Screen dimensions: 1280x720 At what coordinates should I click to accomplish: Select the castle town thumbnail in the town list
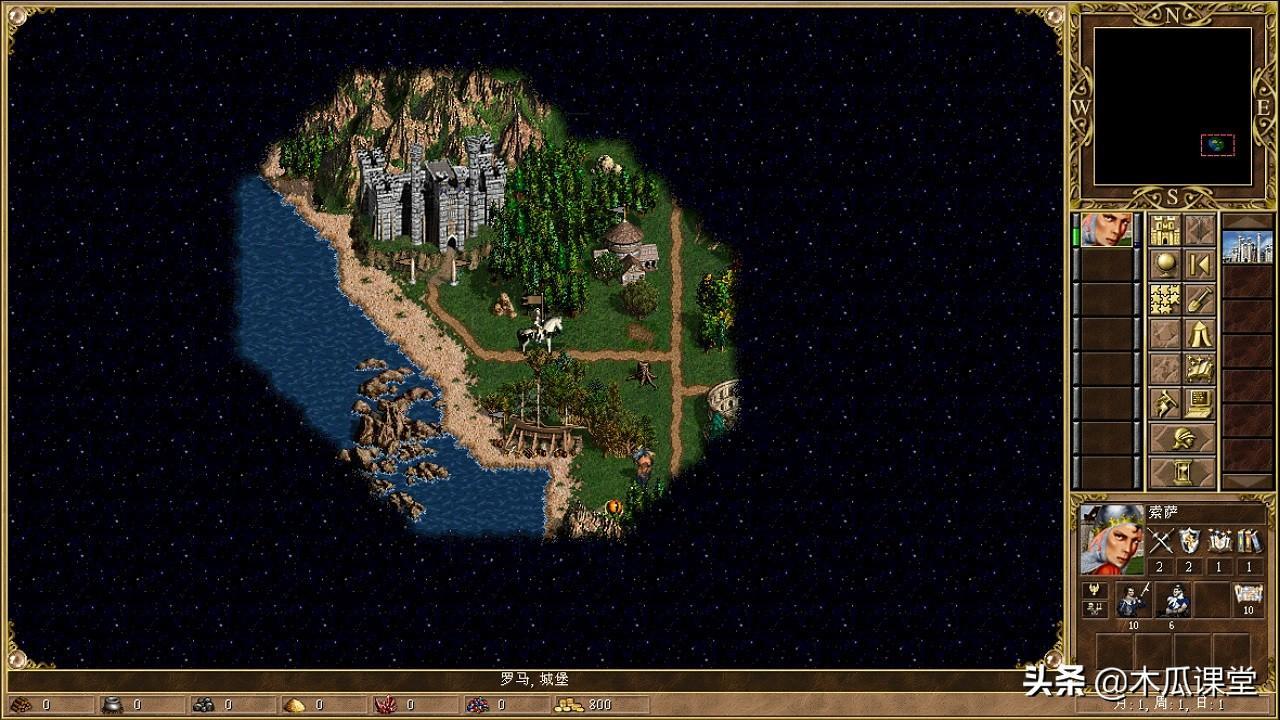click(1247, 246)
